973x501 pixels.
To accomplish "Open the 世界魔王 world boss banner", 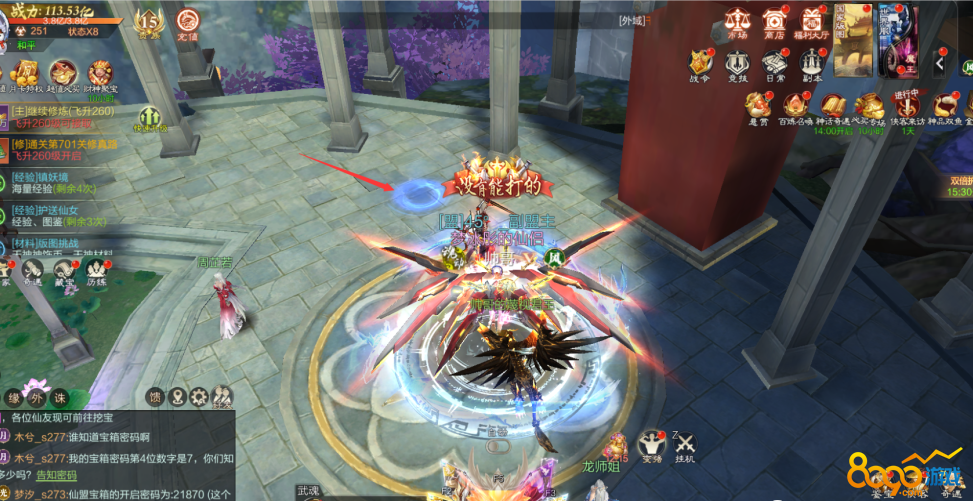I will [897, 40].
